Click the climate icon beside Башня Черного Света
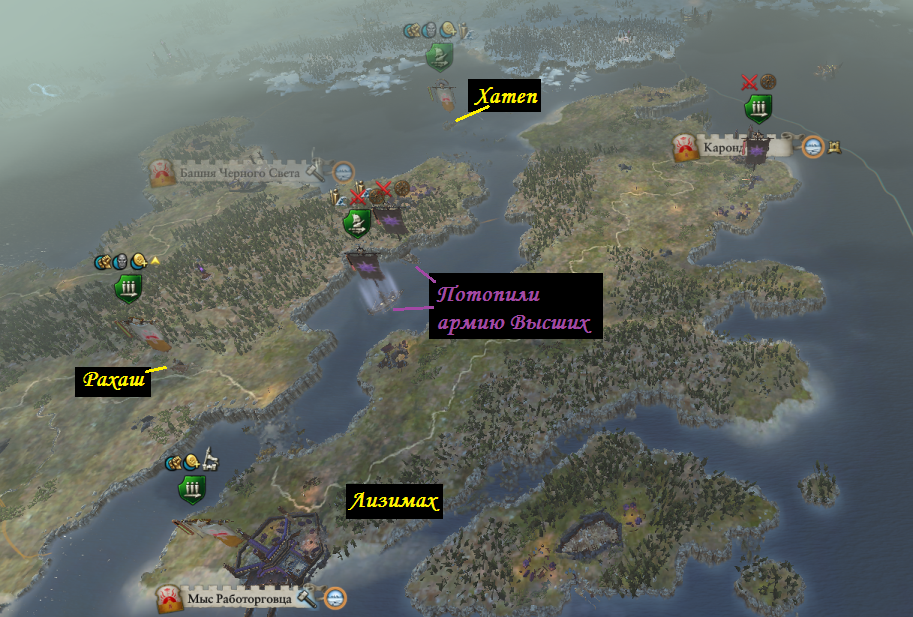The height and width of the screenshot is (617, 913). pos(343,172)
